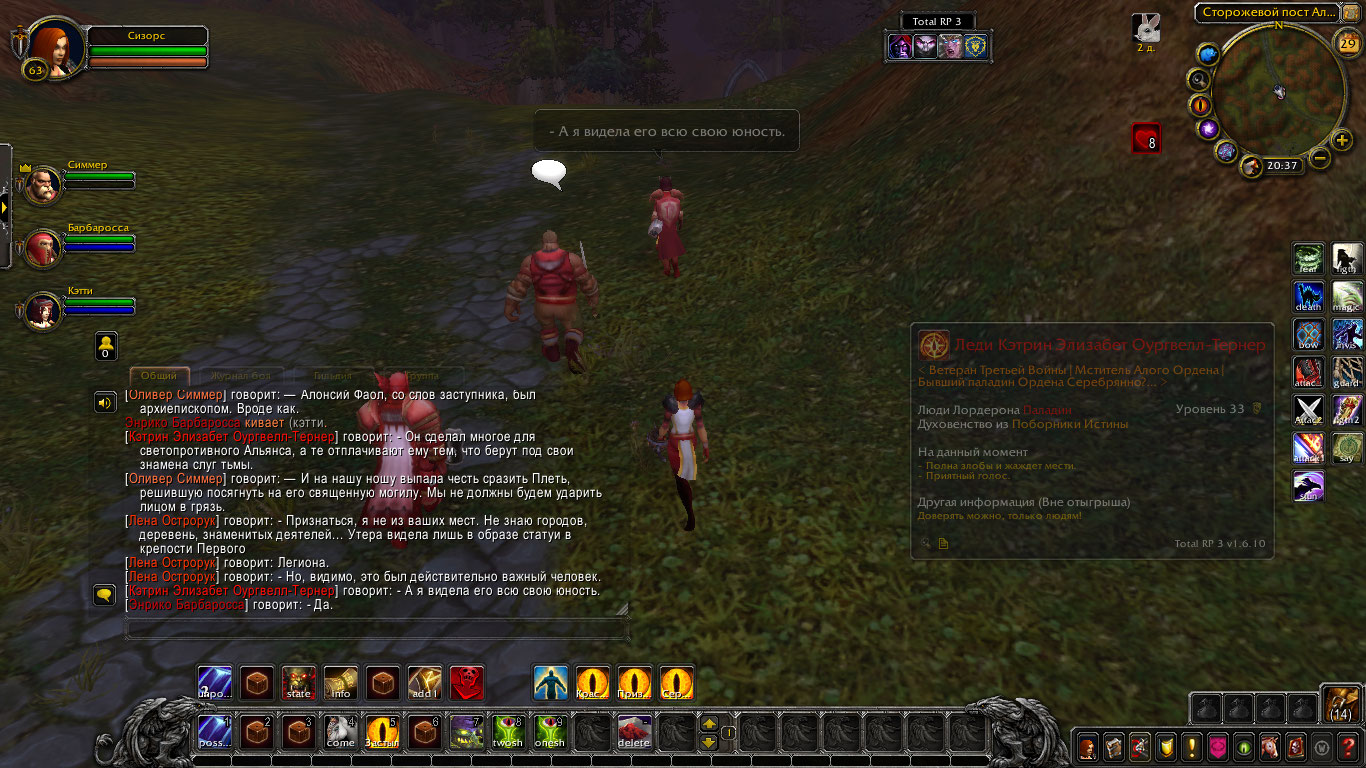
Task: Use the 'delete' action bar button
Action: (x=634, y=732)
